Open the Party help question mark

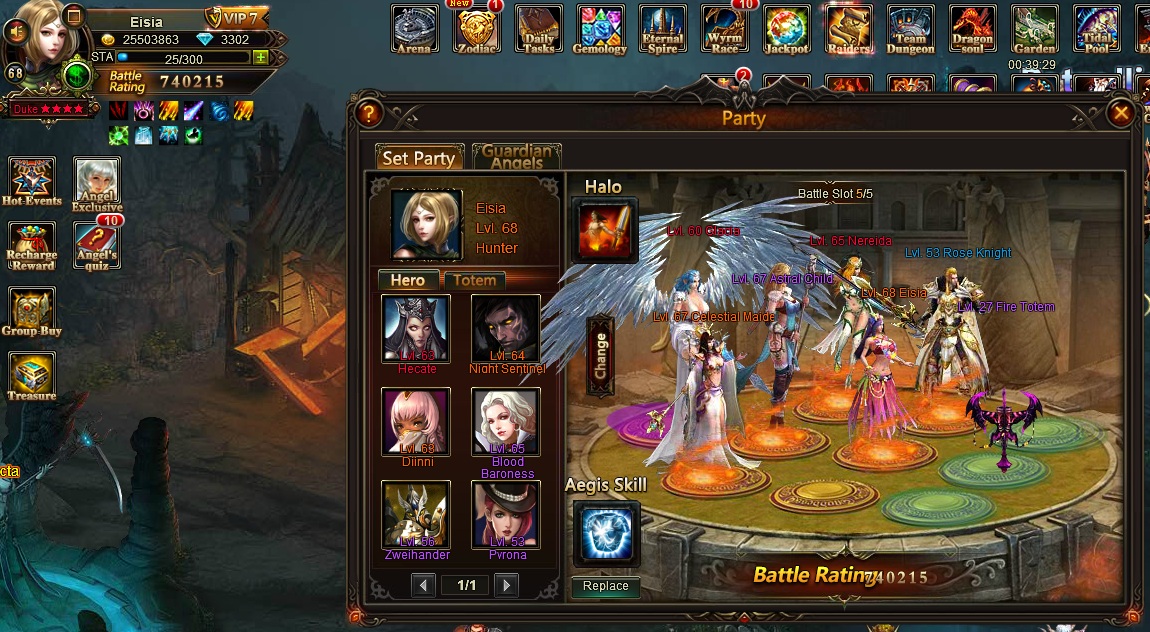369,113
